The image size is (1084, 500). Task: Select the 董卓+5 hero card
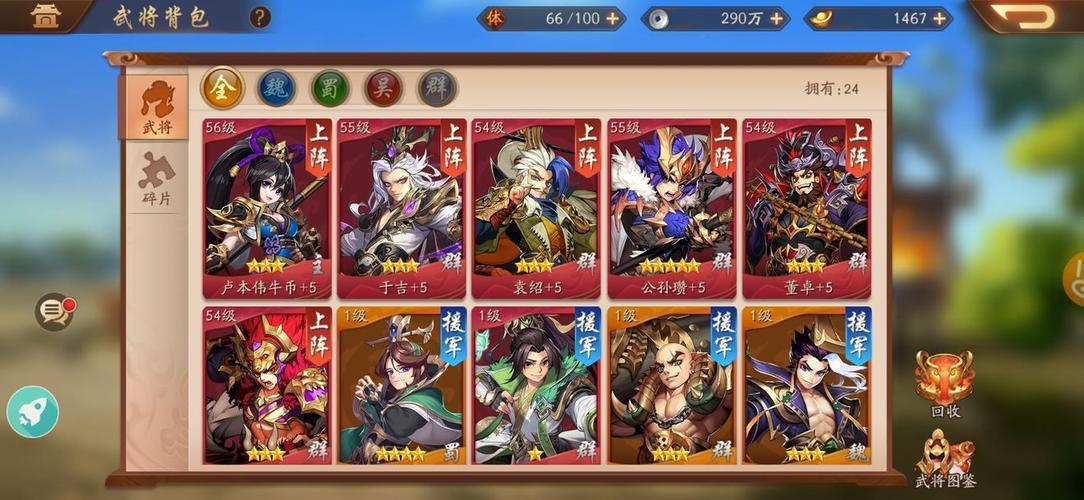pos(807,208)
